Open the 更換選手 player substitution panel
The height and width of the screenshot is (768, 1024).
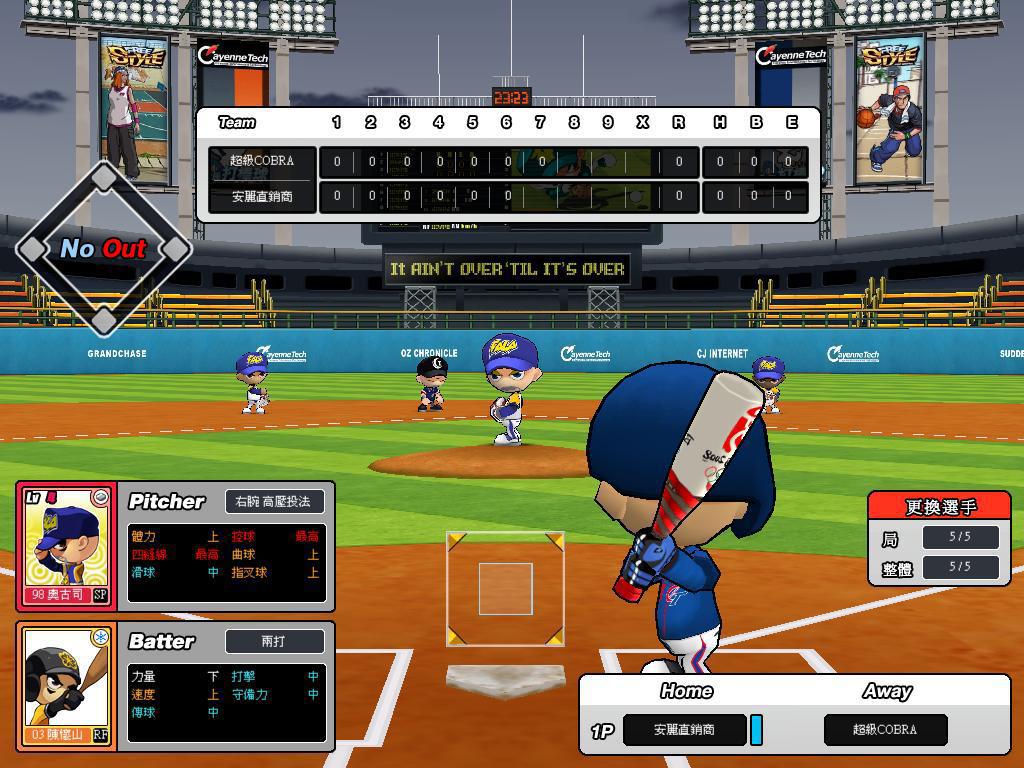click(x=939, y=507)
